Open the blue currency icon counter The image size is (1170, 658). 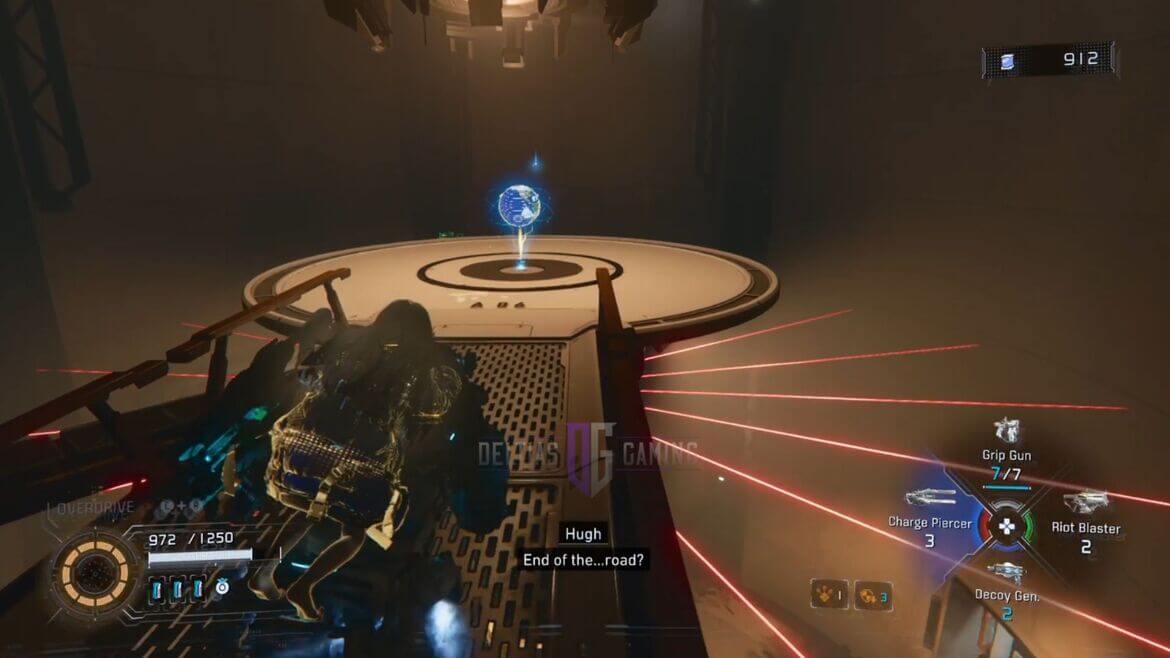(x=1004, y=61)
